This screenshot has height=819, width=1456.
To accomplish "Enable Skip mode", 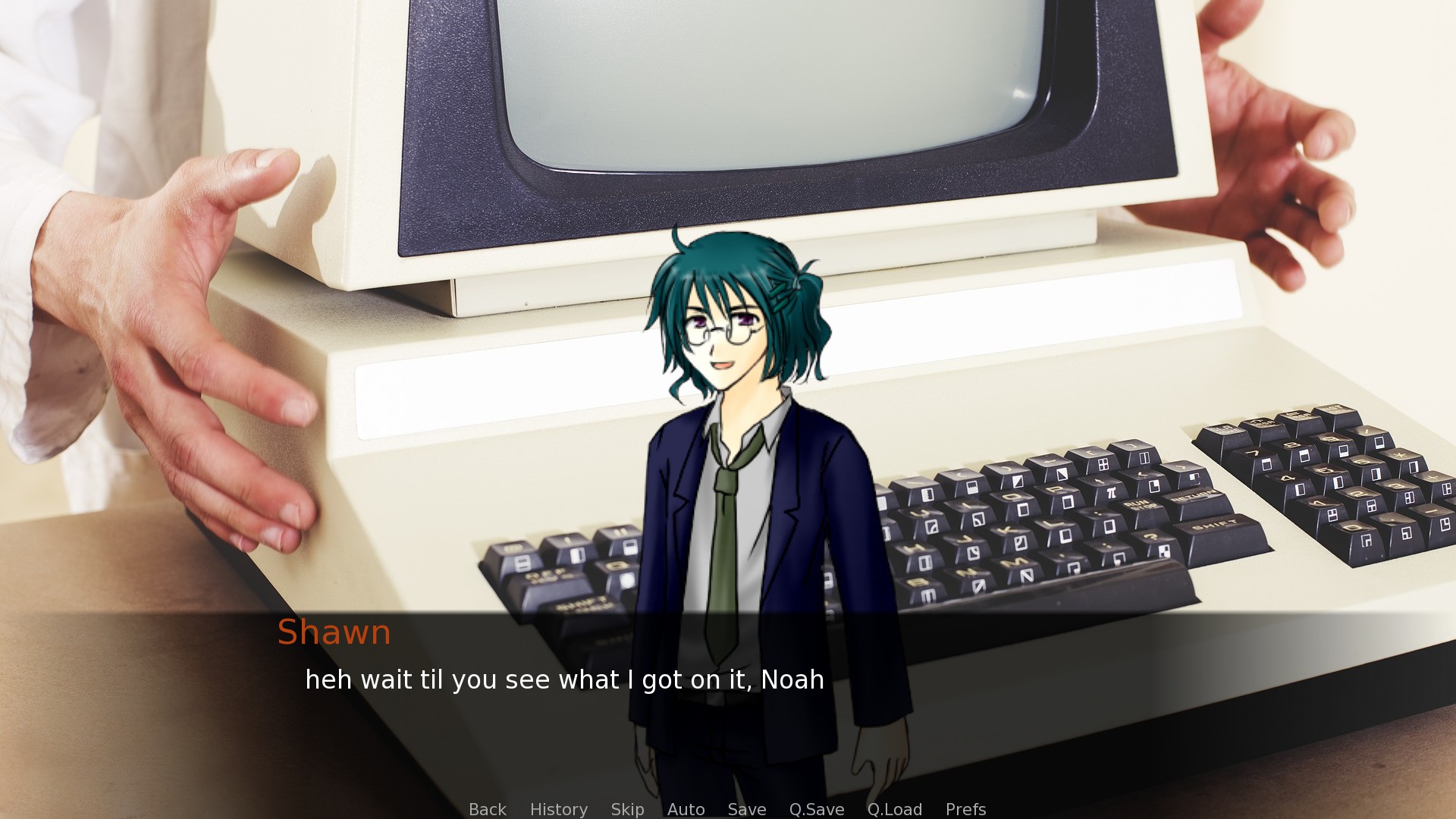I will click(x=626, y=809).
